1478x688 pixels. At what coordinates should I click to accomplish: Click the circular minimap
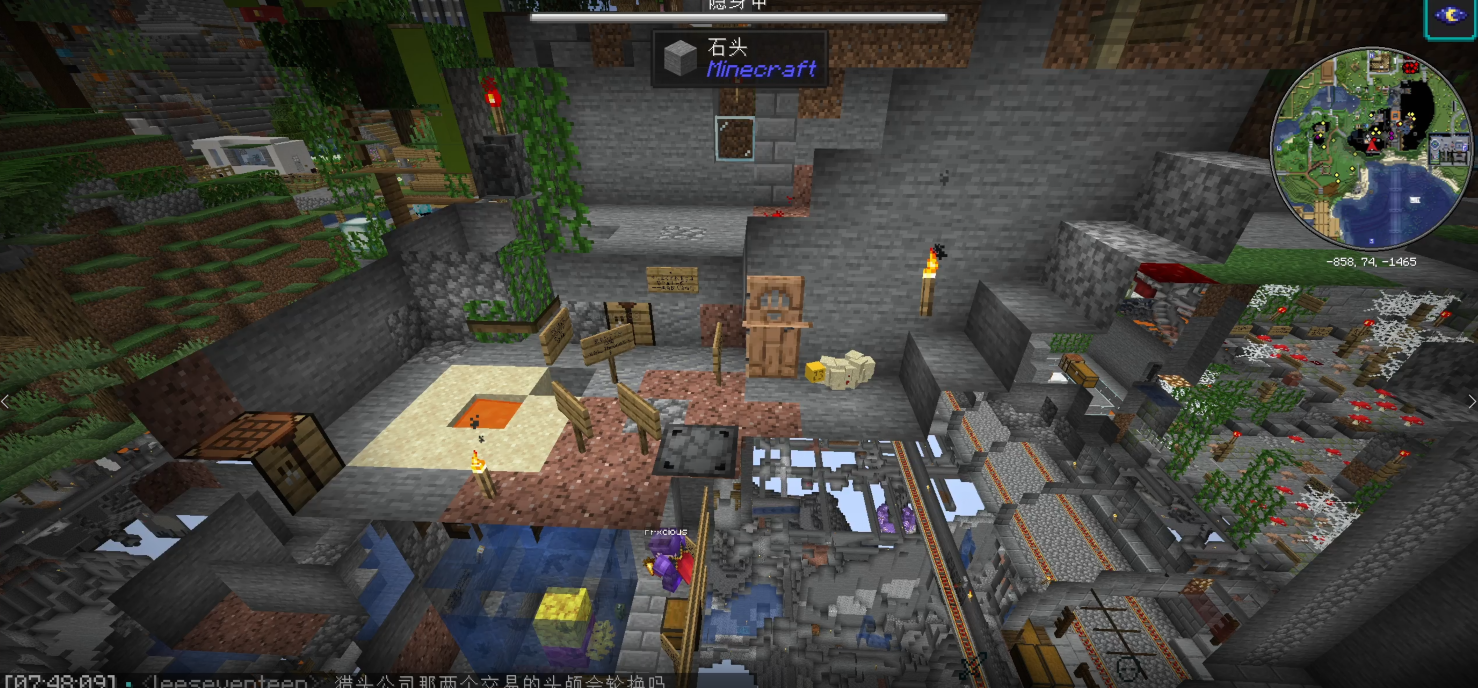(1372, 146)
